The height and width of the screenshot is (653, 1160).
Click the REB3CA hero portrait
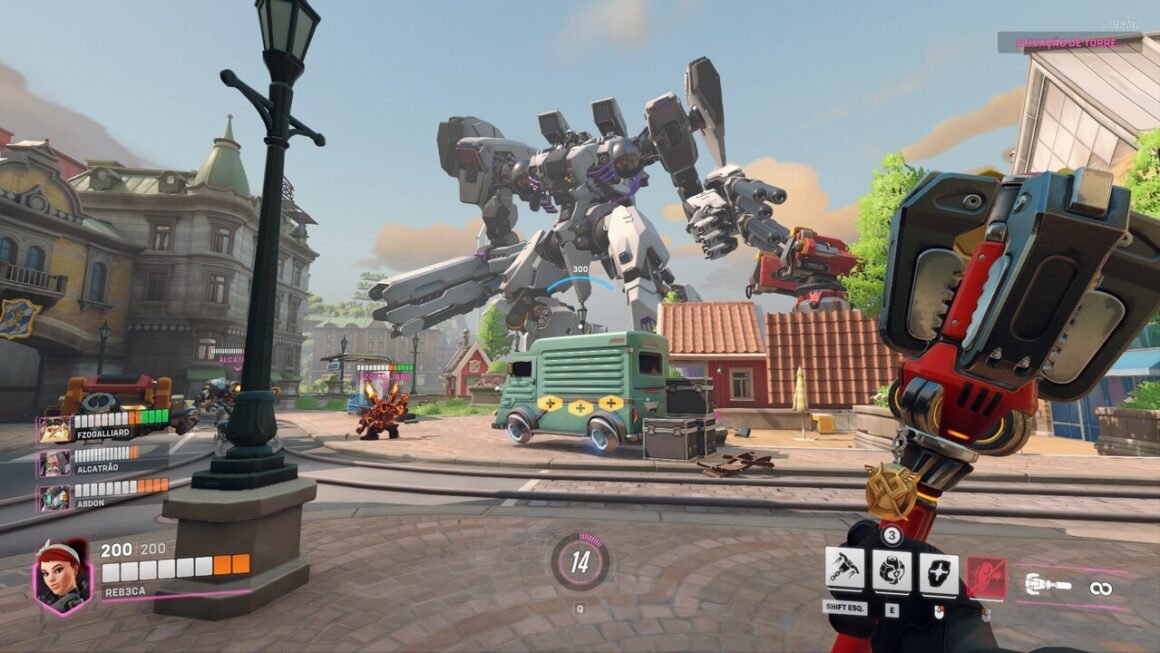[x=62, y=575]
